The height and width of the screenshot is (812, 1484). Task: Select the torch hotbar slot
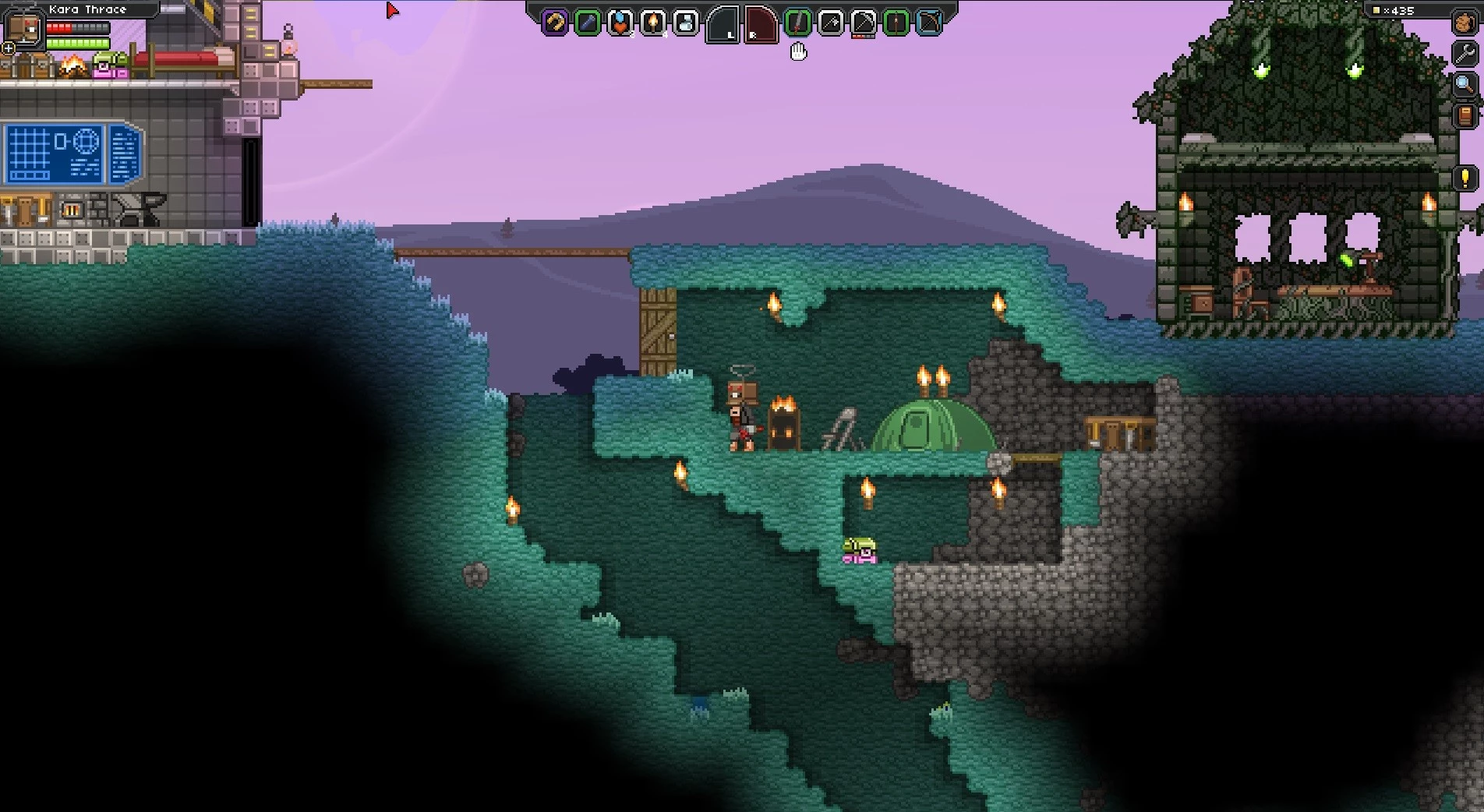(653, 23)
